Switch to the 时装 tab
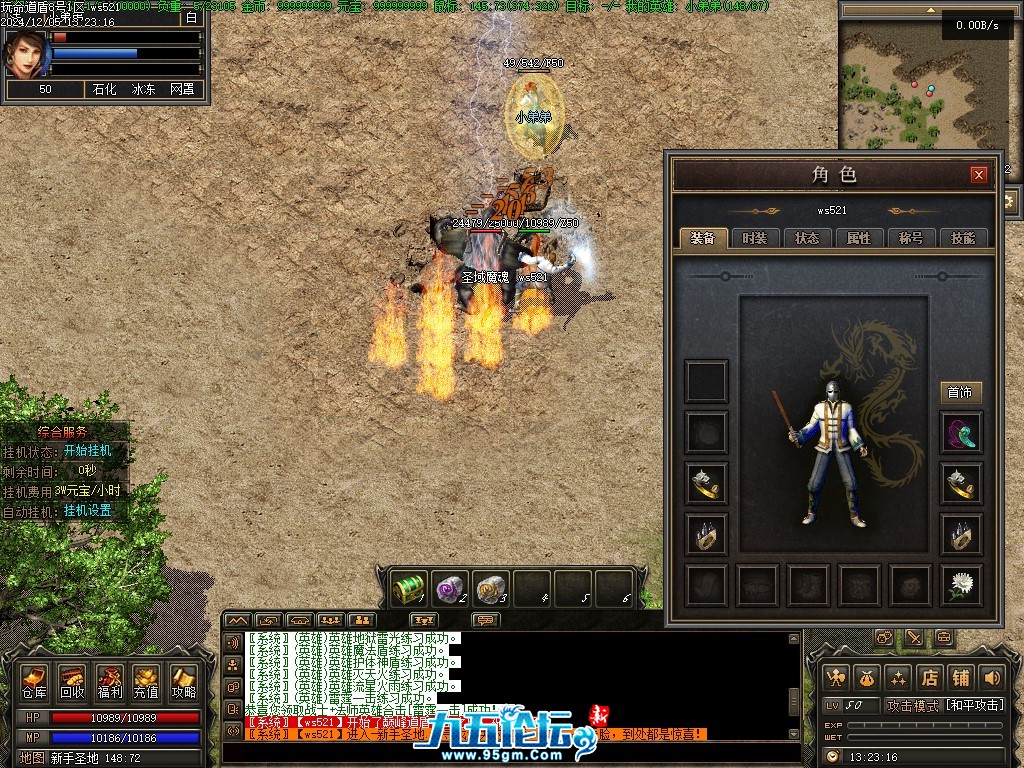This screenshot has width=1024, height=768. pyautogui.click(x=755, y=238)
